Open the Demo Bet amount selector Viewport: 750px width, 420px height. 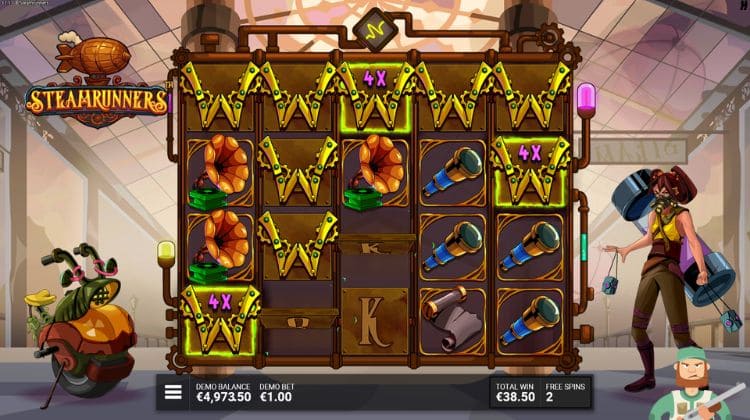tap(279, 393)
